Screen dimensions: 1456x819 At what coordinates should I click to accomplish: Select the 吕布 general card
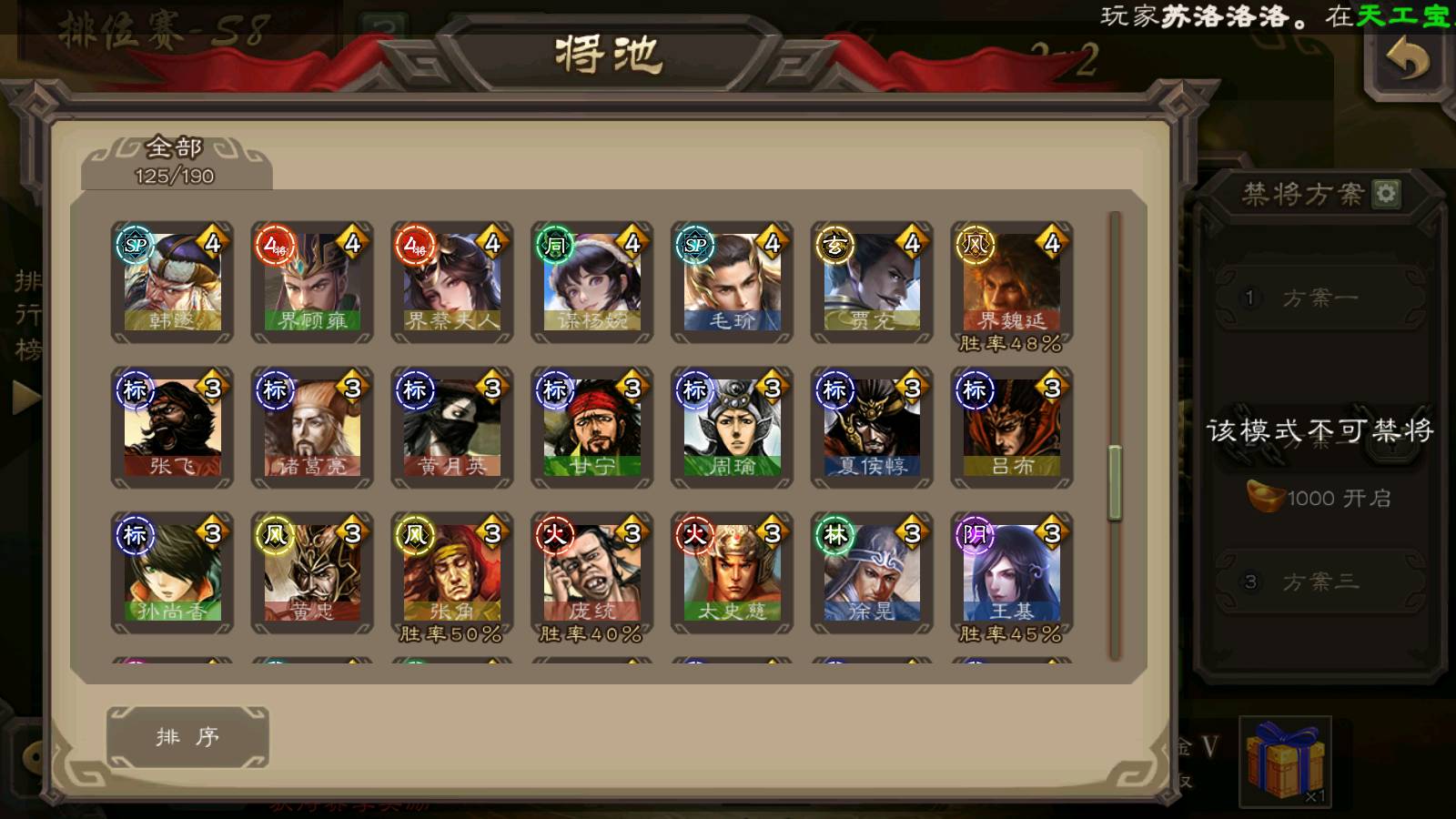pyautogui.click(x=1012, y=428)
